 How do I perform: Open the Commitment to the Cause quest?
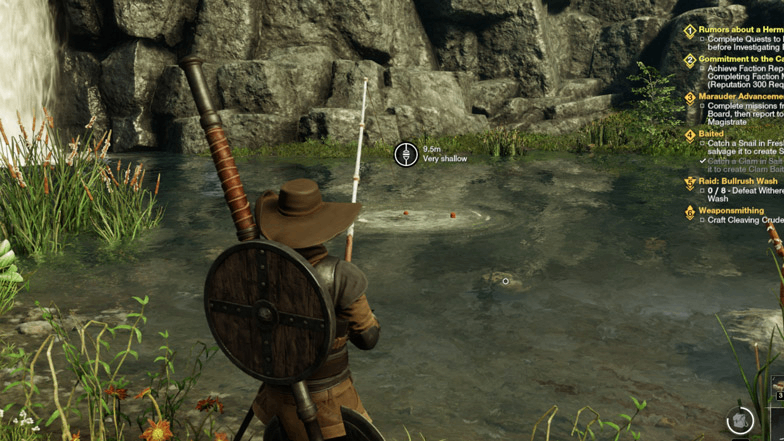click(740, 59)
